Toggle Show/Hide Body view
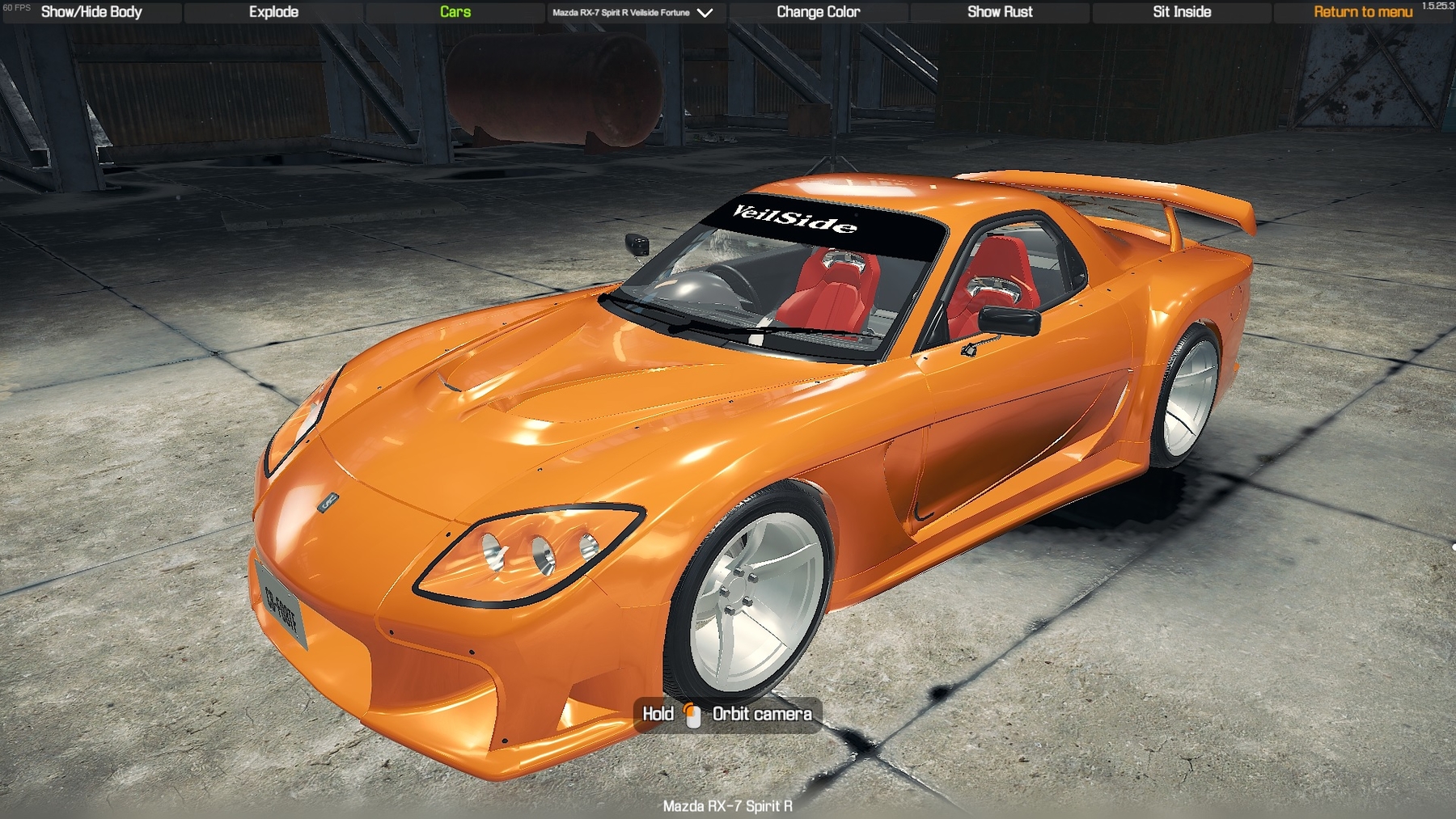This screenshot has height=819, width=1456. [x=91, y=12]
